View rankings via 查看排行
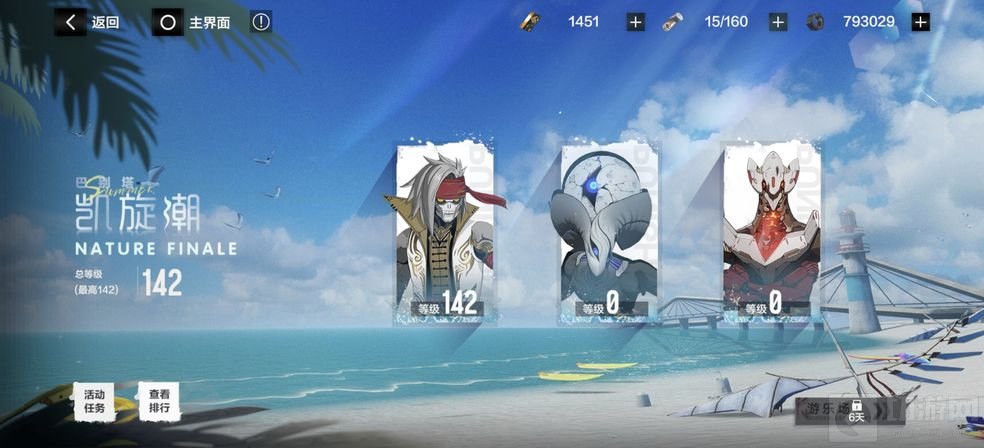This screenshot has height=448, width=984. point(159,401)
